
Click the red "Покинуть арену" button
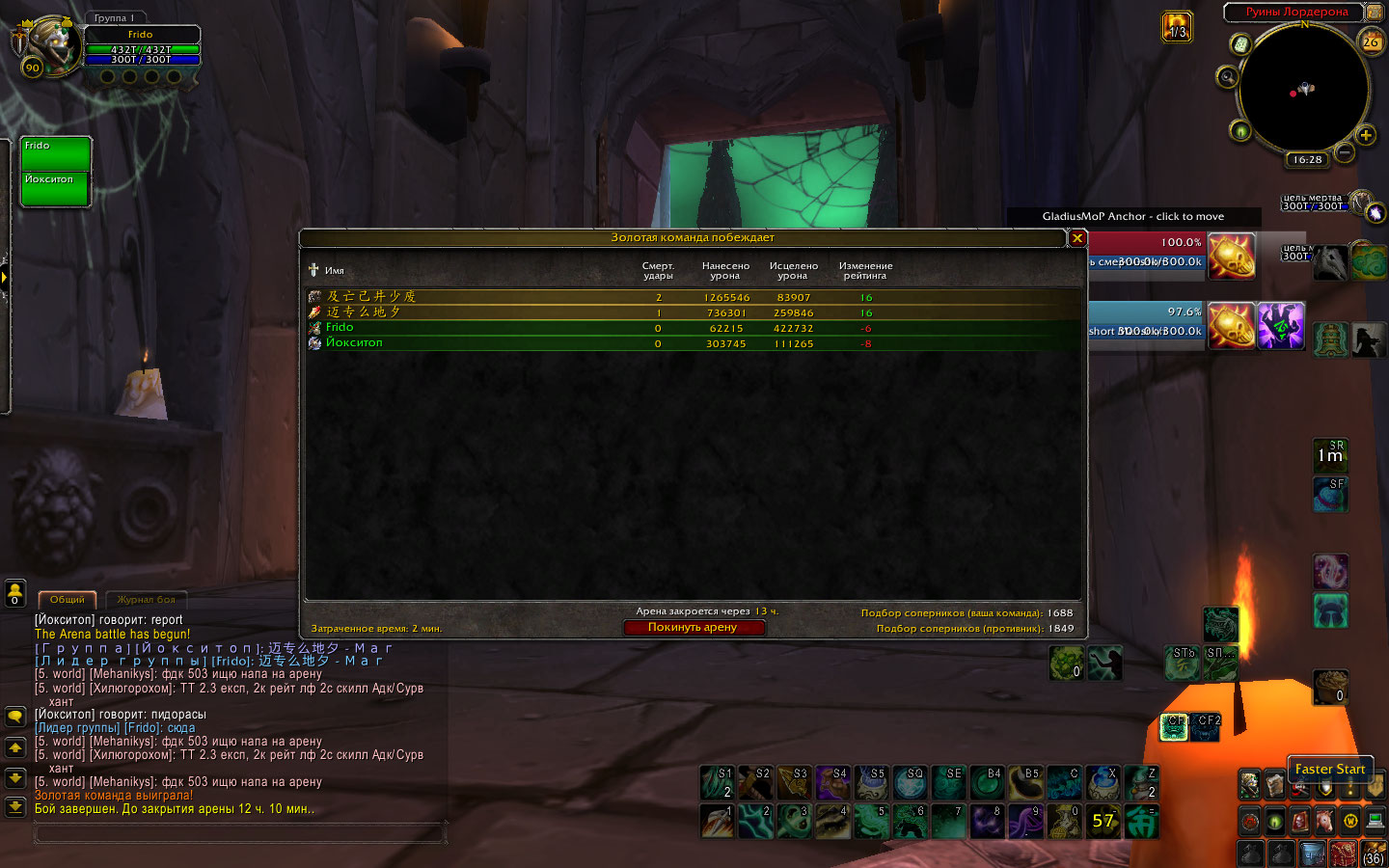(694, 627)
